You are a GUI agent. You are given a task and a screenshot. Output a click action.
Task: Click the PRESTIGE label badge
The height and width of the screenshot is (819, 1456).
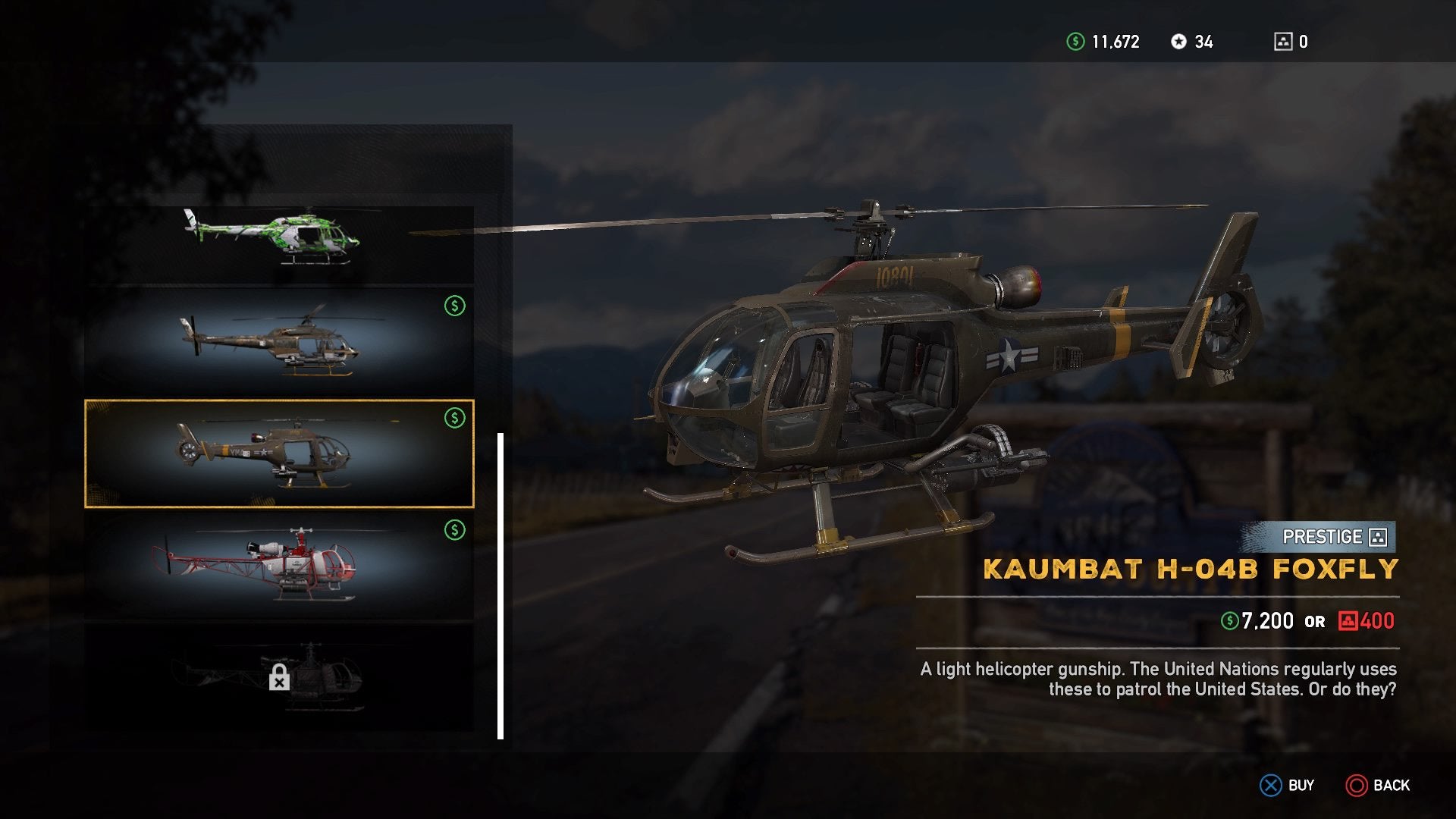(x=1323, y=538)
